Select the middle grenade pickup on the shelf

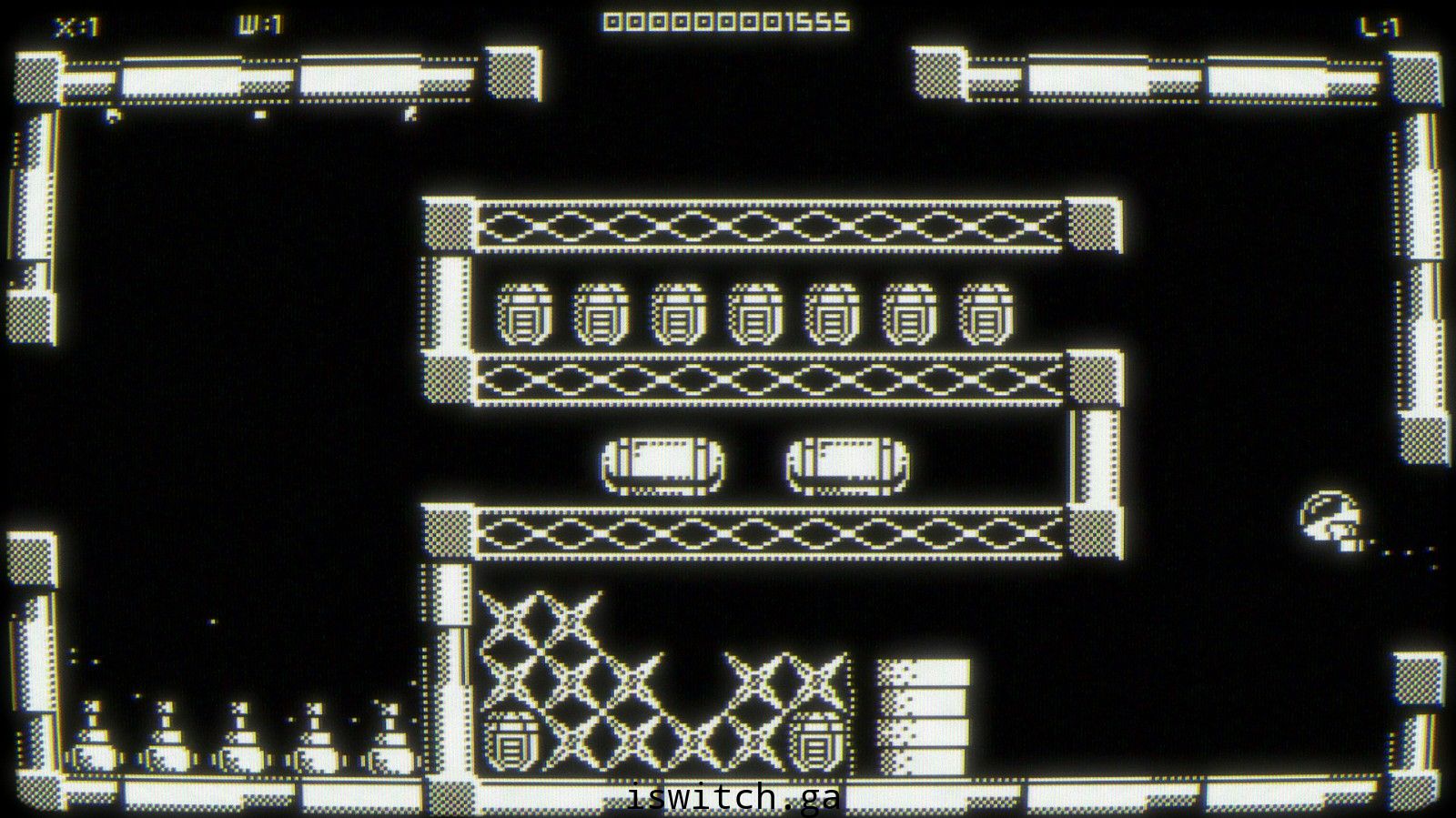[x=753, y=314]
